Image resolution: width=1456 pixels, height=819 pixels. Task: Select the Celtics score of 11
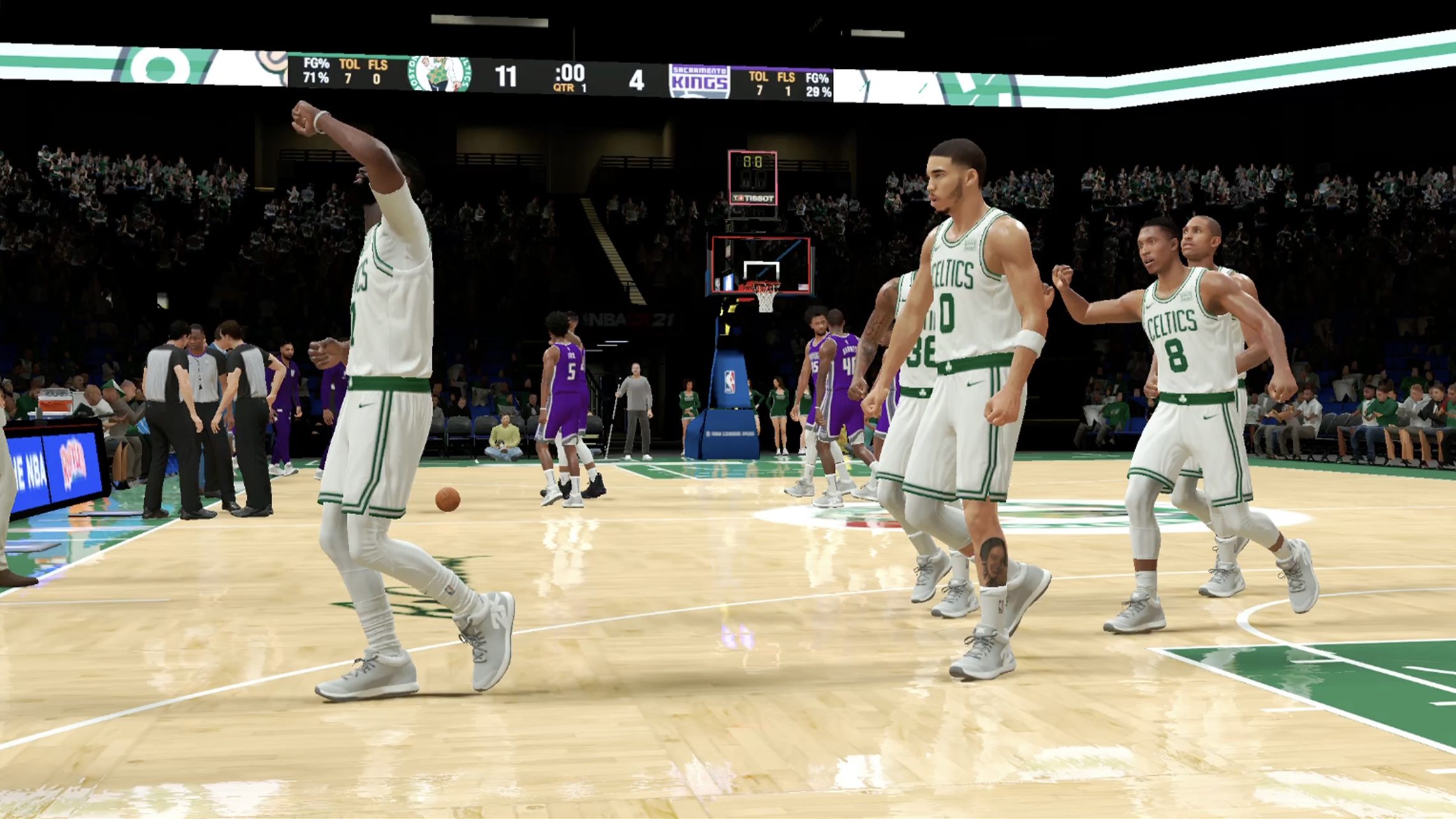point(507,75)
